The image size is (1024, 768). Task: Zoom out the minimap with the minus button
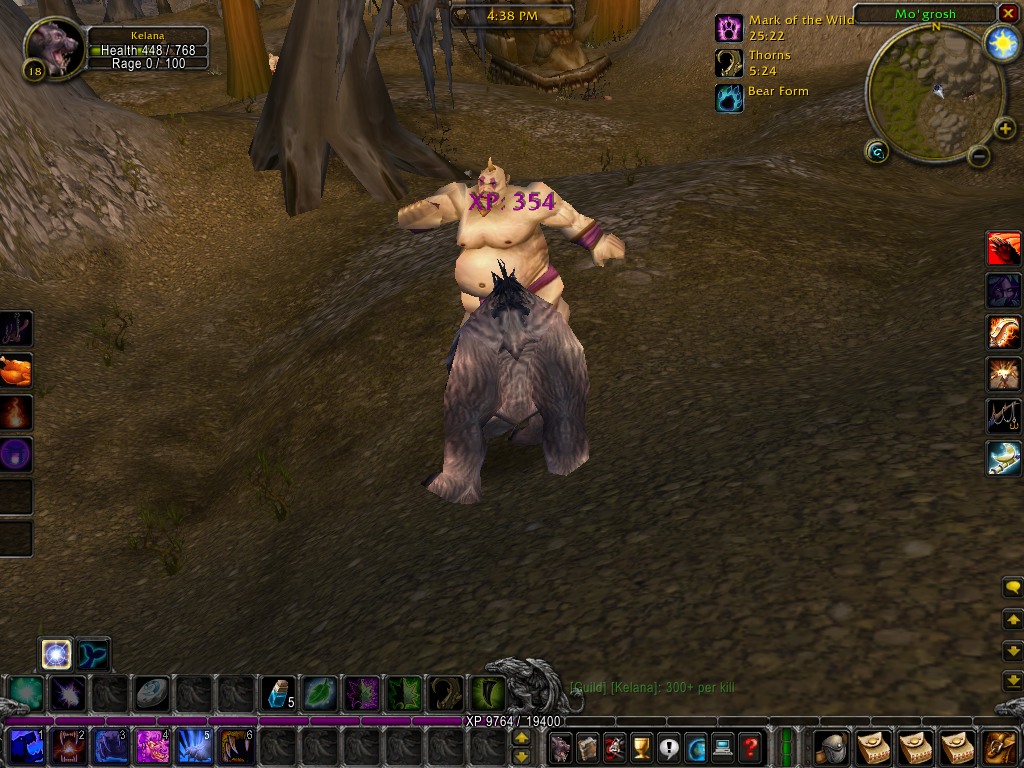pyautogui.click(x=979, y=156)
